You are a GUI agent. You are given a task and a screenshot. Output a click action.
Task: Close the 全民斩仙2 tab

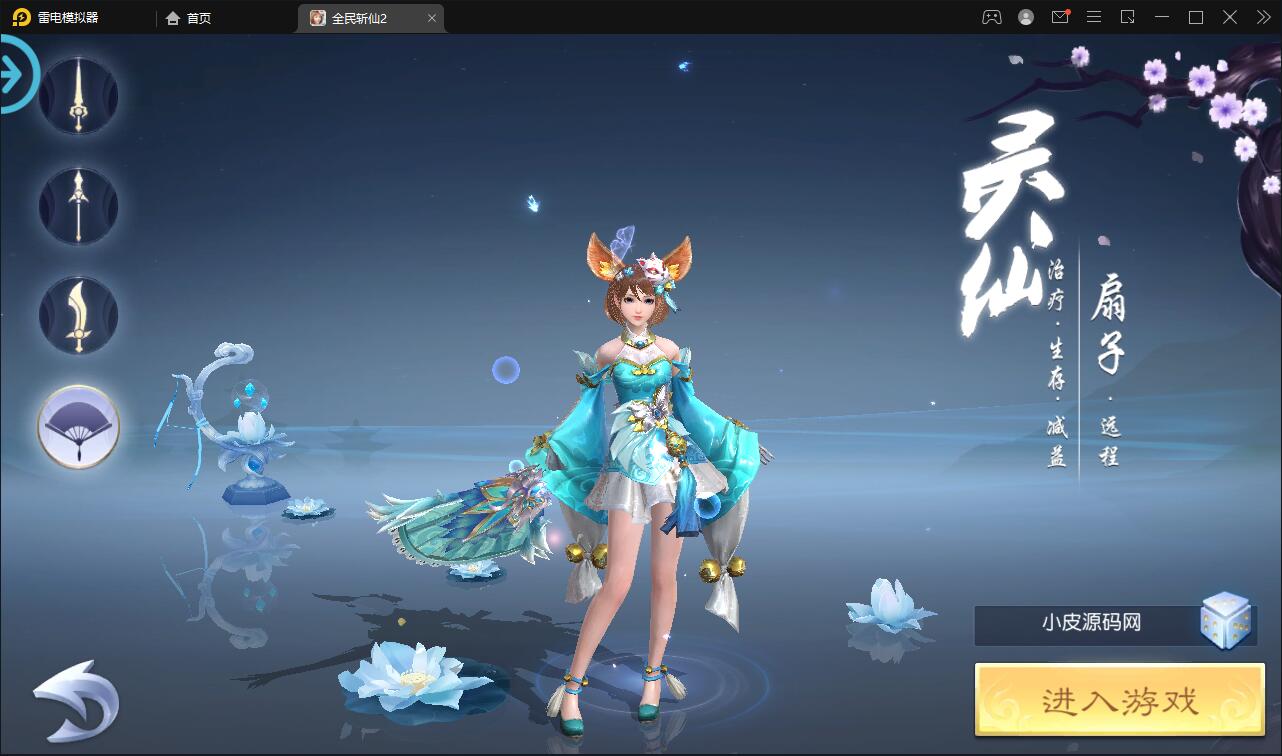point(432,17)
